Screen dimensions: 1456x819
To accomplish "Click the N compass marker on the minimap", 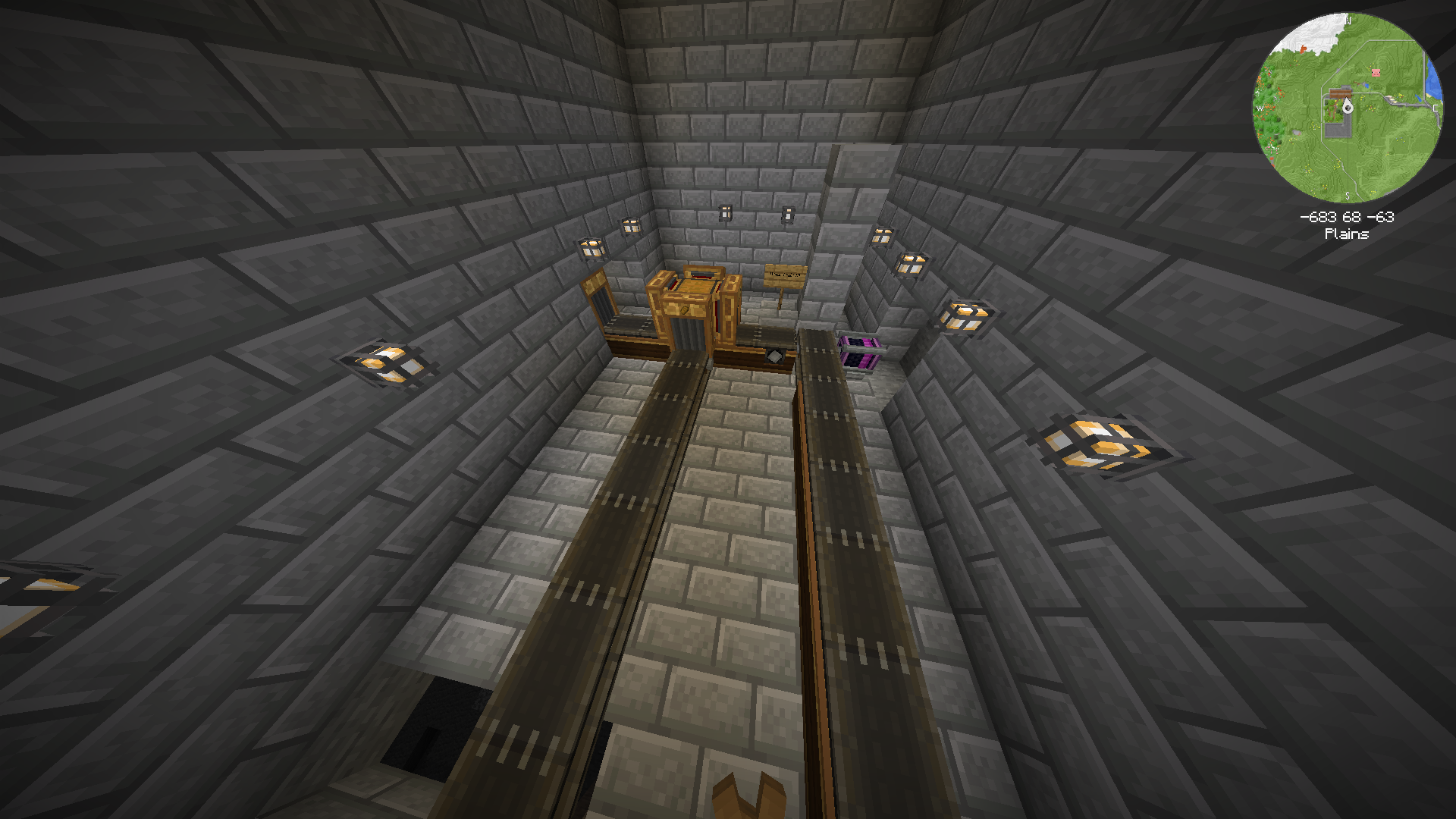I will pos(1348,21).
